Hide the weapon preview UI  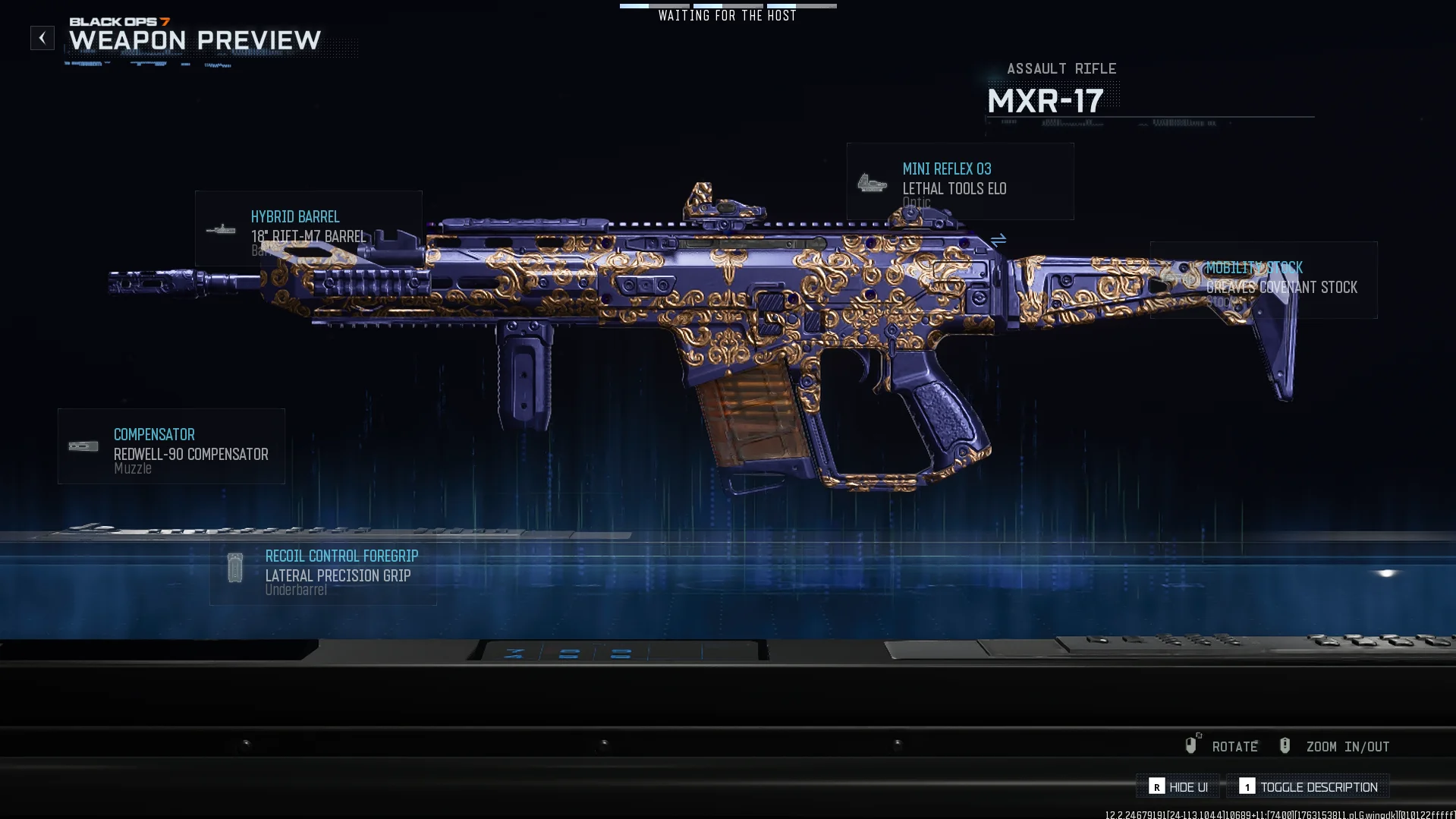coord(1178,787)
